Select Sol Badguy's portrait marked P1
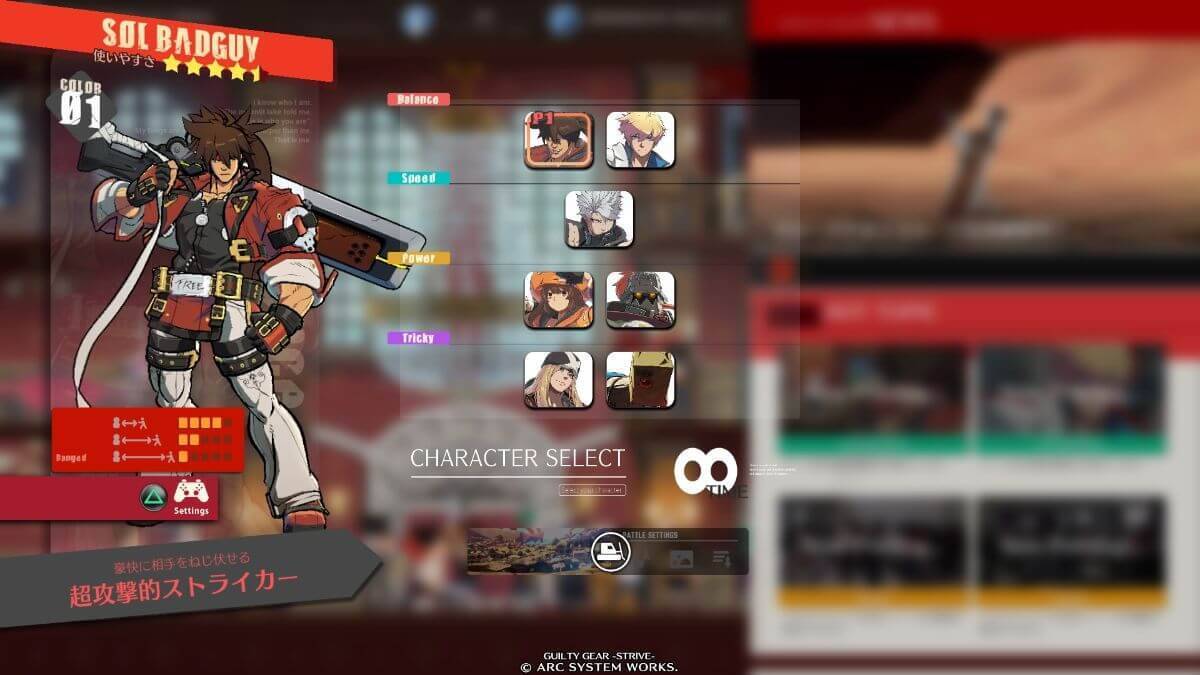The image size is (1200, 675). pyautogui.click(x=558, y=140)
